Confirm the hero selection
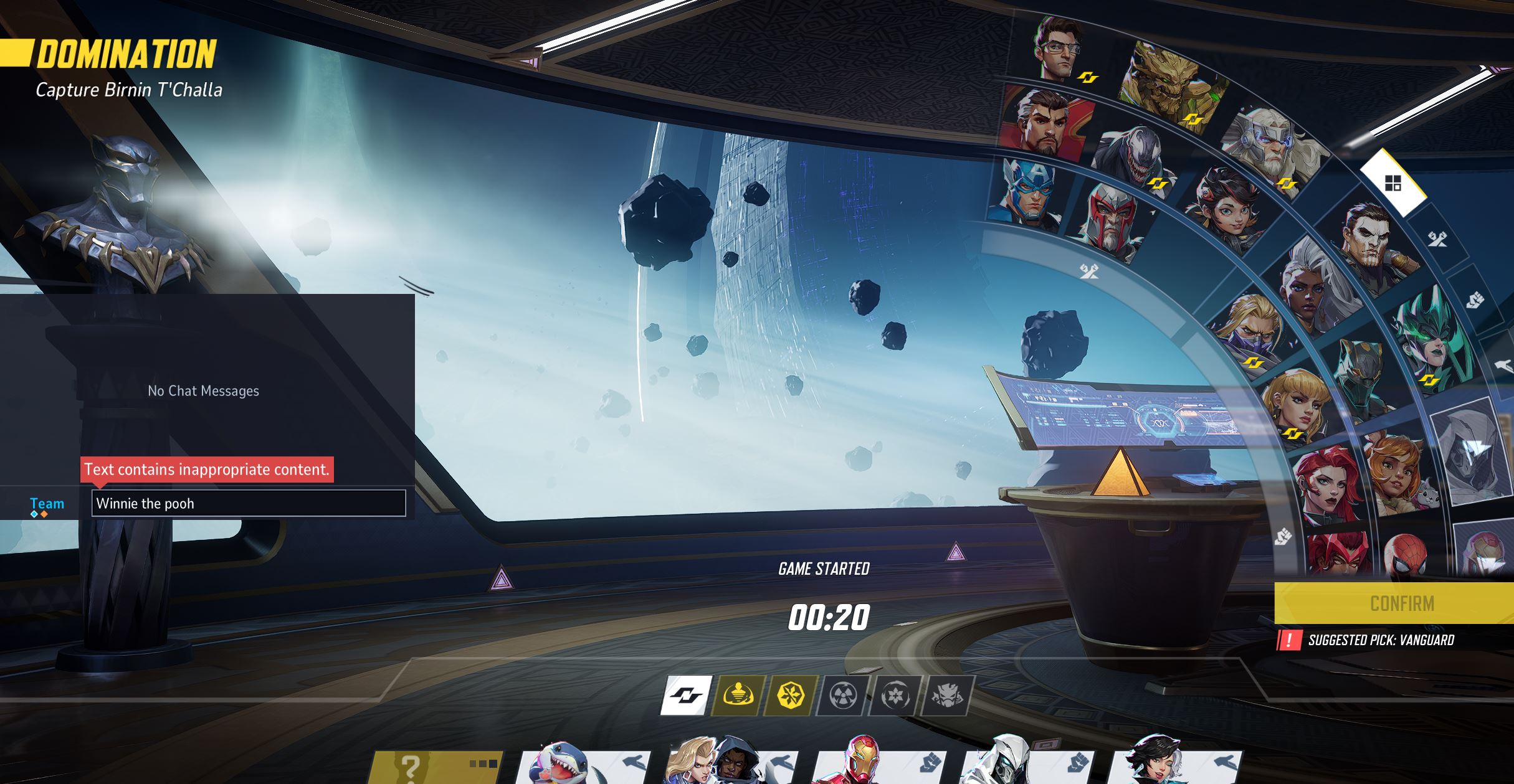Image resolution: width=1514 pixels, height=784 pixels. pyautogui.click(x=1402, y=603)
